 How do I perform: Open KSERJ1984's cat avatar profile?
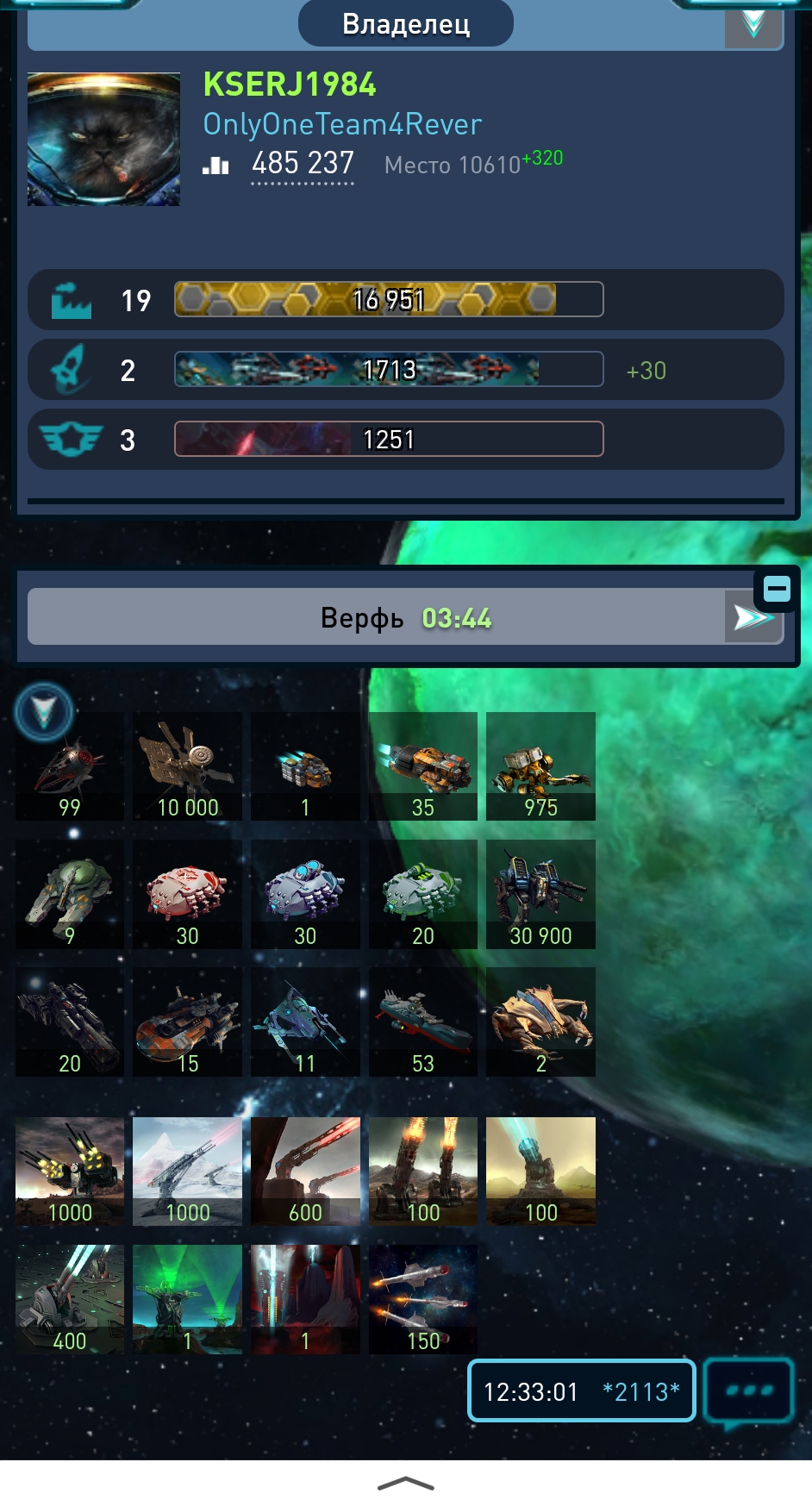click(x=103, y=140)
